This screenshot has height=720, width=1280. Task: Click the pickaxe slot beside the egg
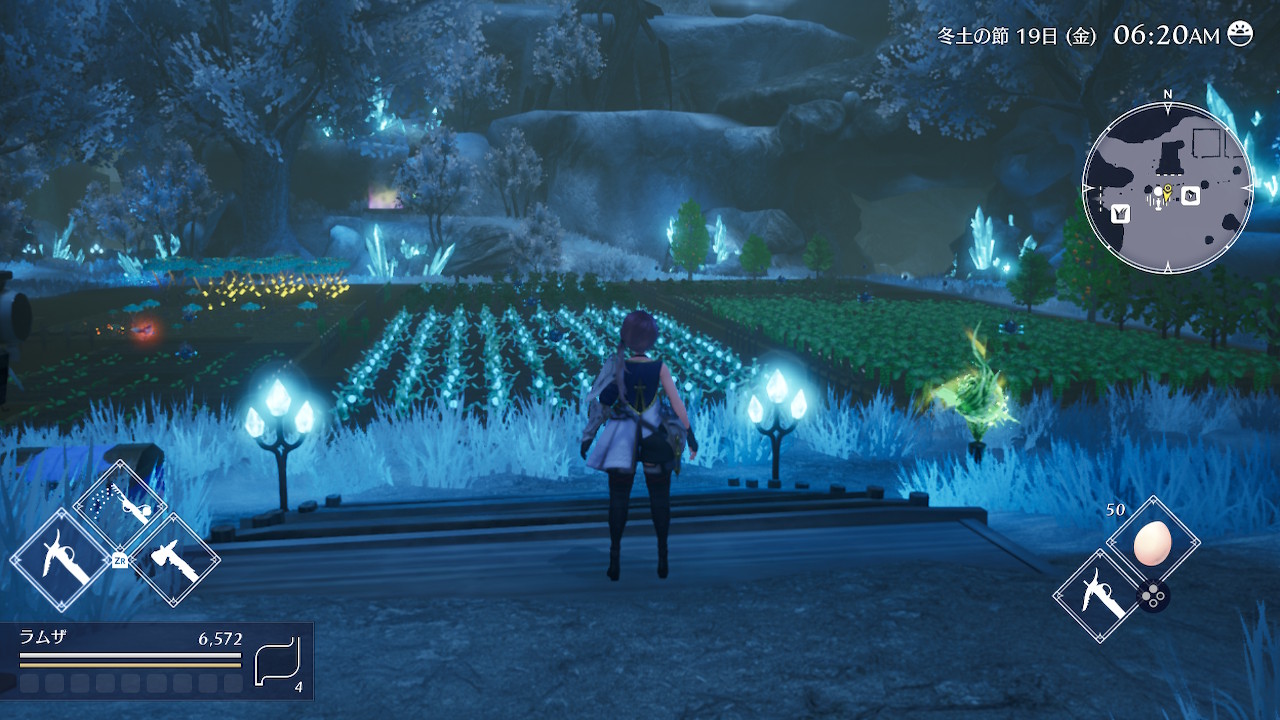[1099, 597]
